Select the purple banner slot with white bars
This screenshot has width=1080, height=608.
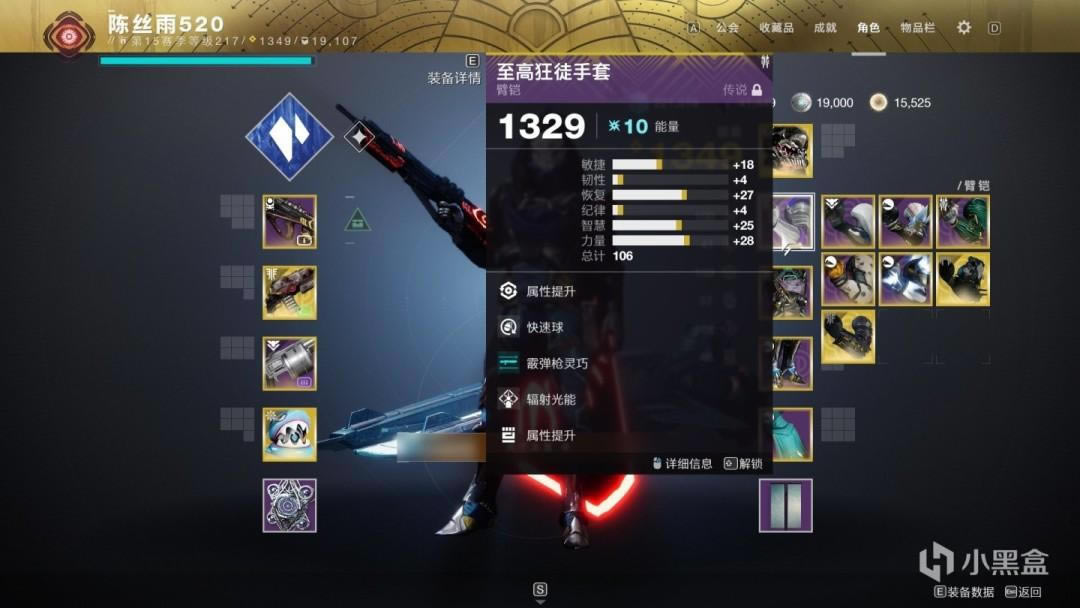(785, 505)
